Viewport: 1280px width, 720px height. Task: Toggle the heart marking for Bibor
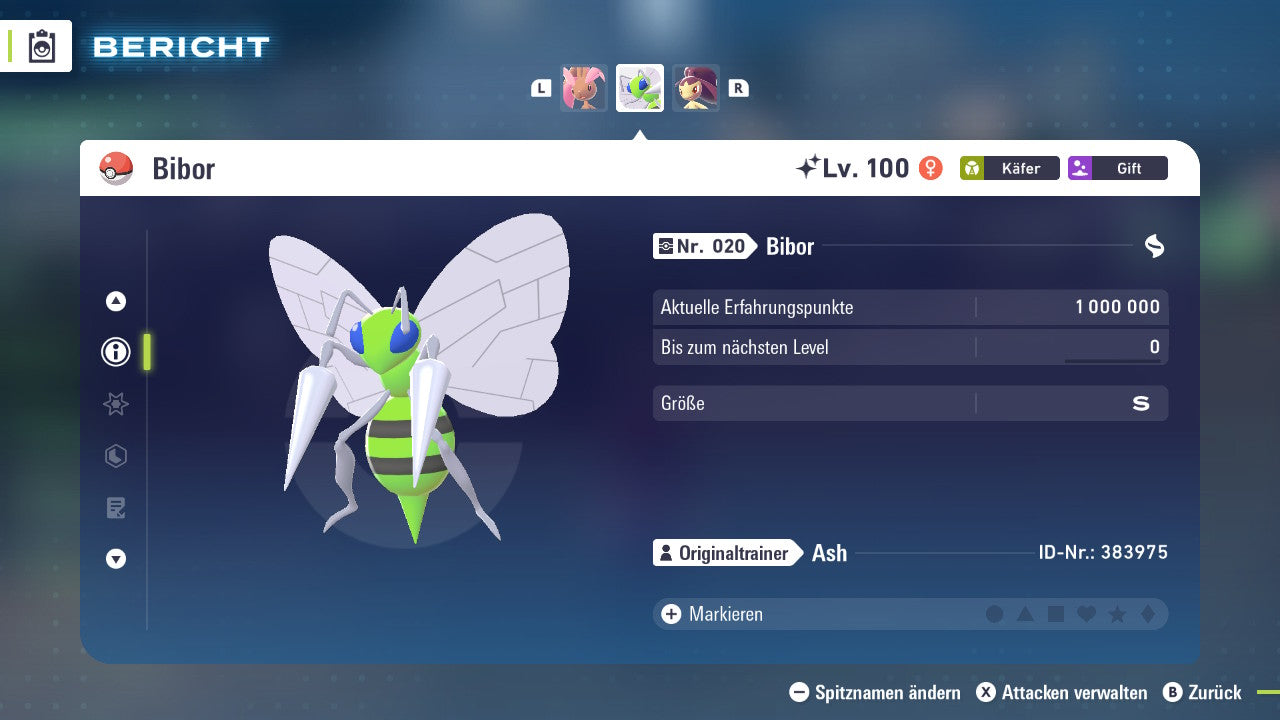(1084, 613)
